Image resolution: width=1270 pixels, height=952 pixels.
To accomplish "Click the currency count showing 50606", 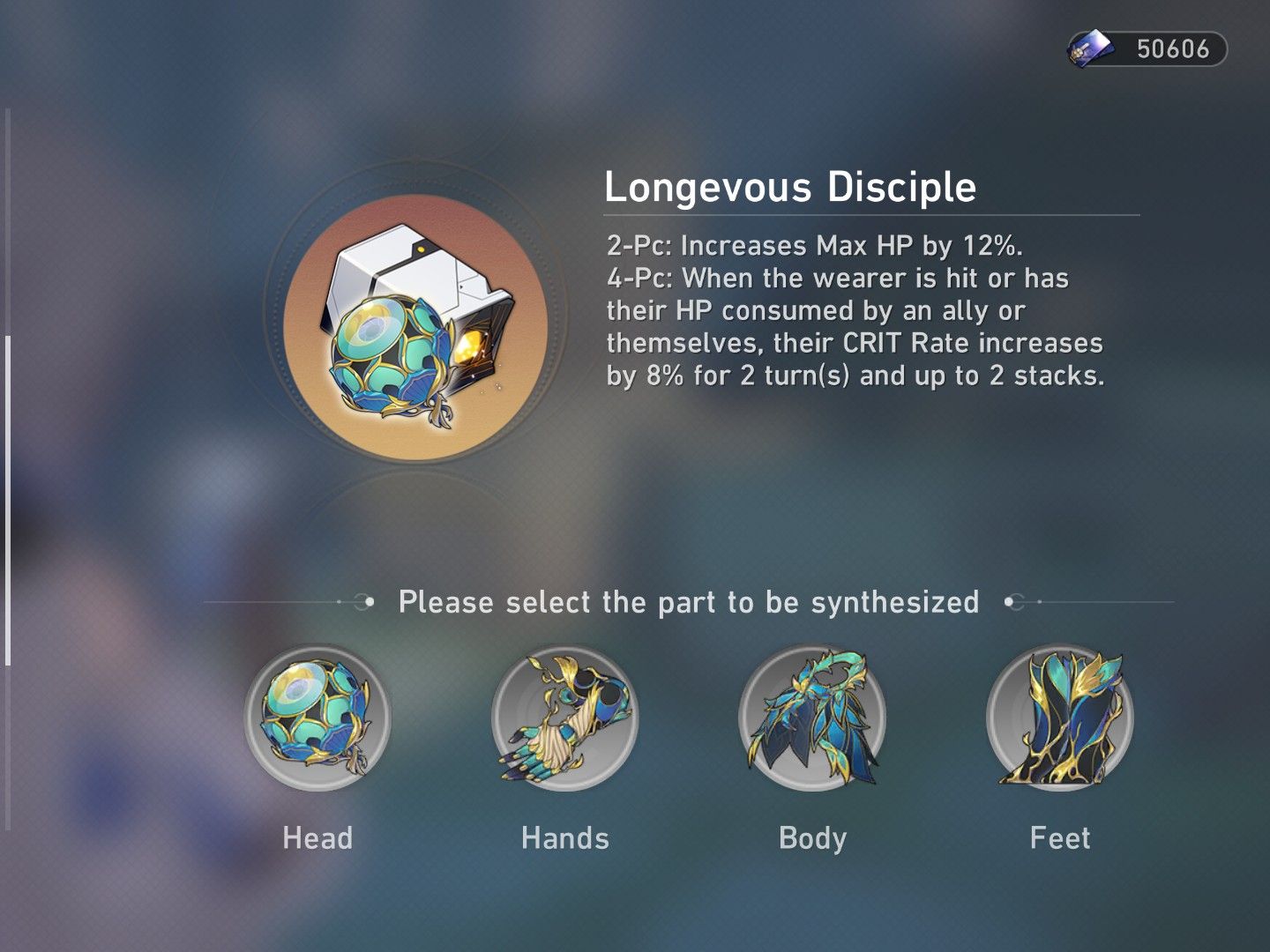I will point(1173,48).
